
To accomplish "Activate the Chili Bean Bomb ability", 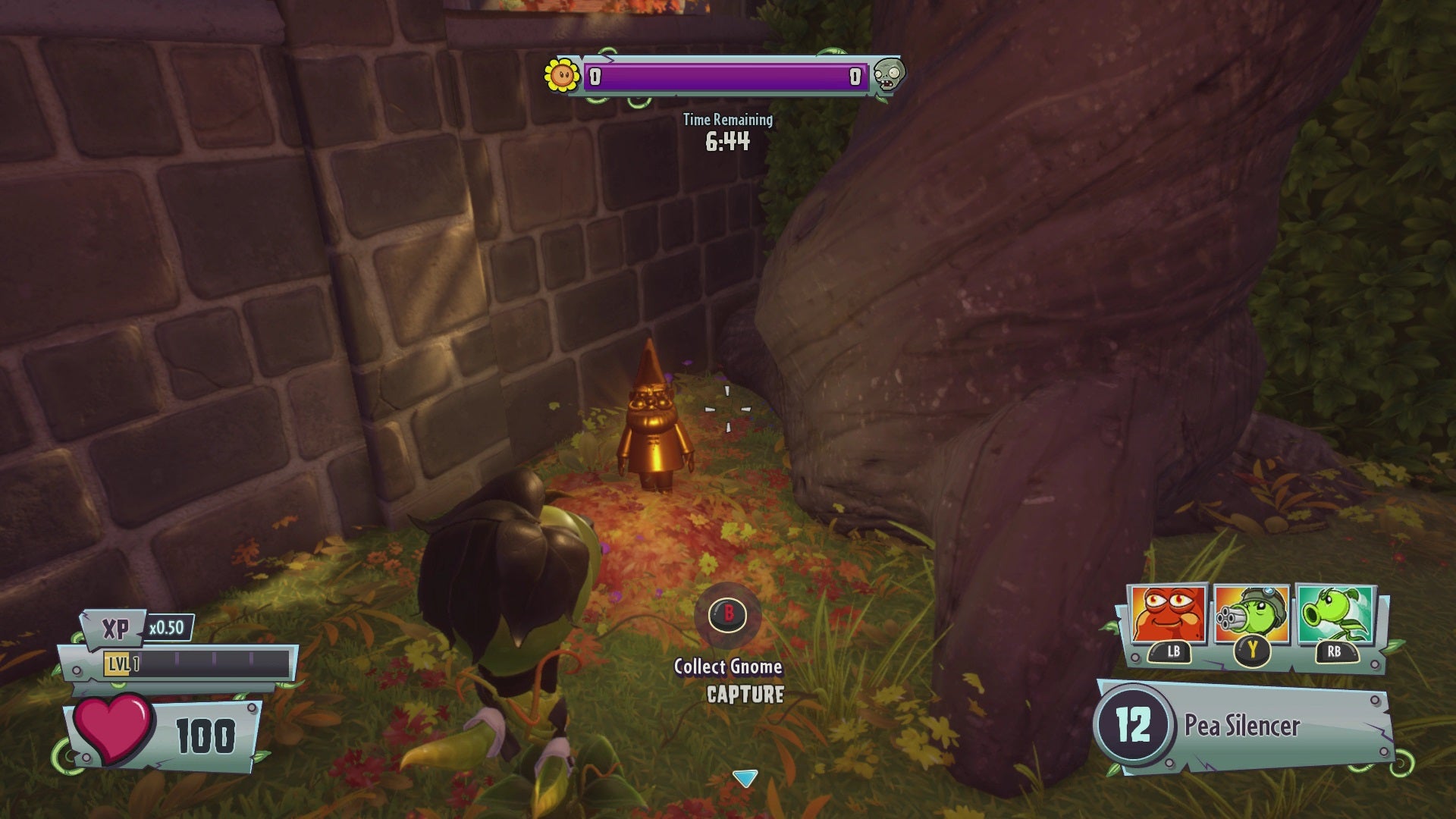I will point(1168,615).
